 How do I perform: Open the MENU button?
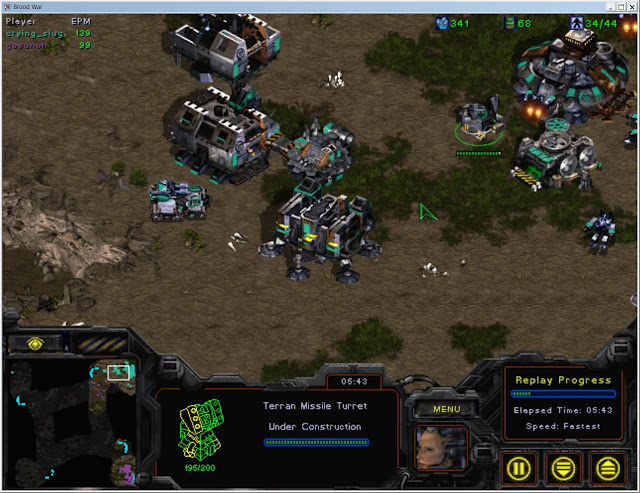[439, 409]
